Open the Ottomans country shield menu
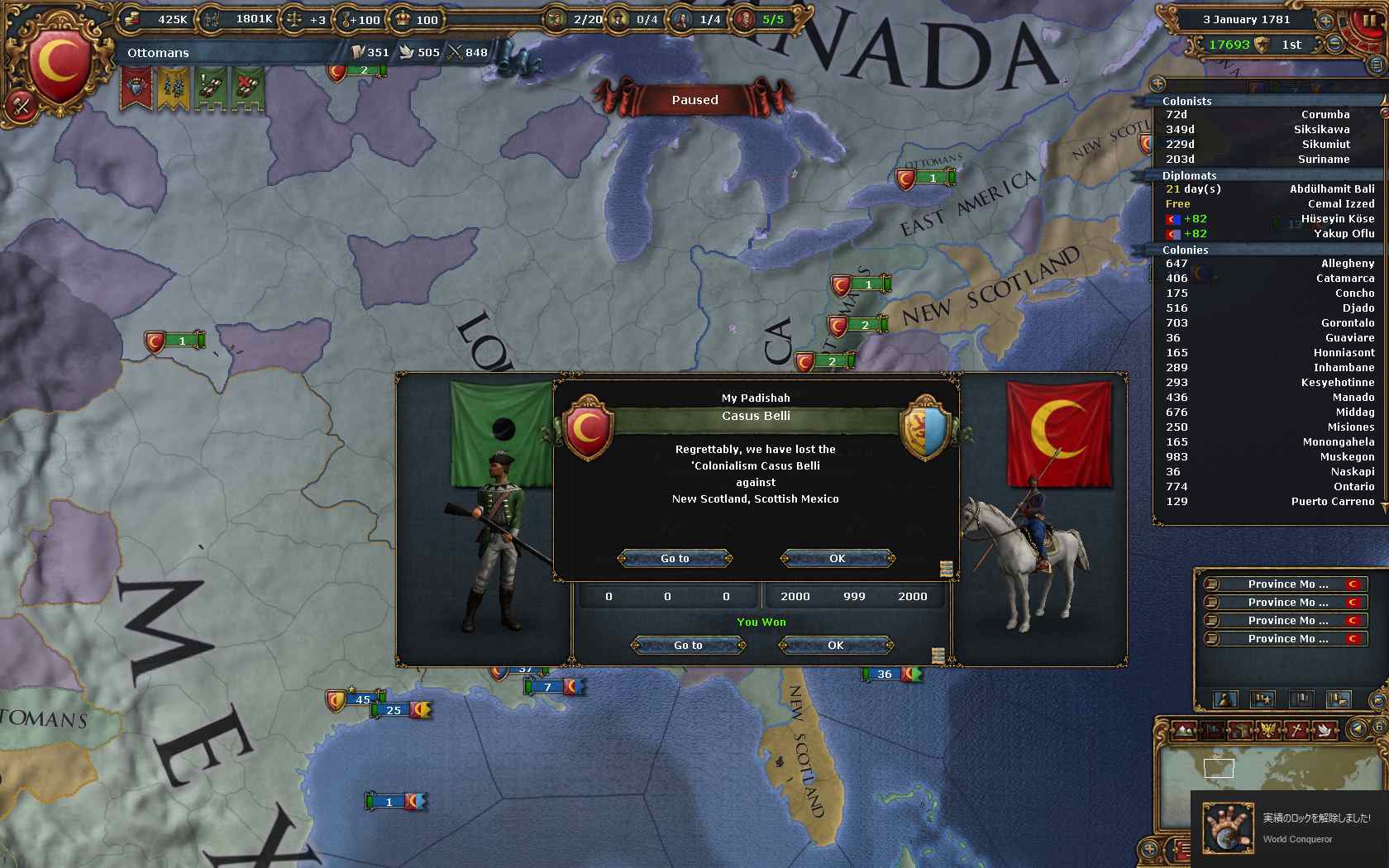Screen dimensions: 1389x868 60,61
